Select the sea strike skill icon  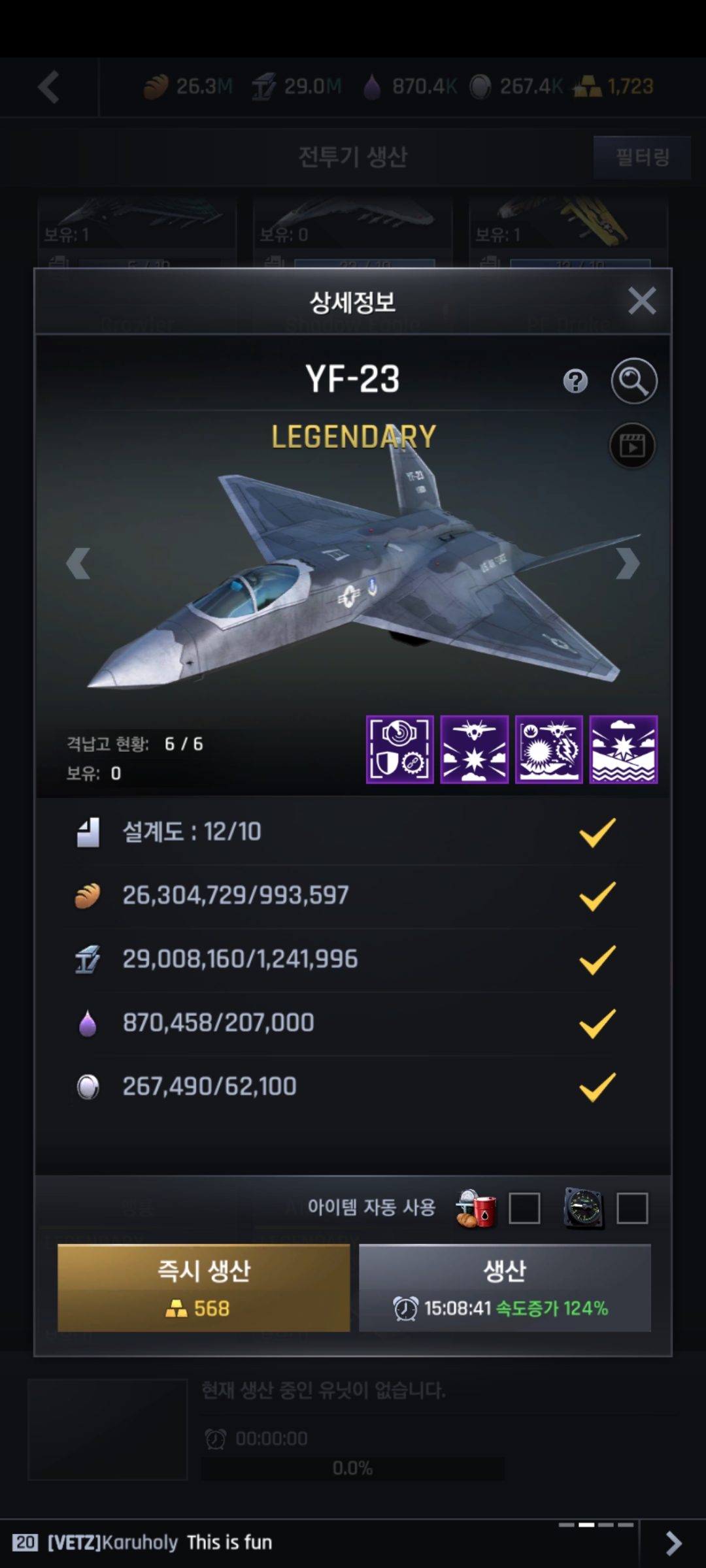pos(624,749)
